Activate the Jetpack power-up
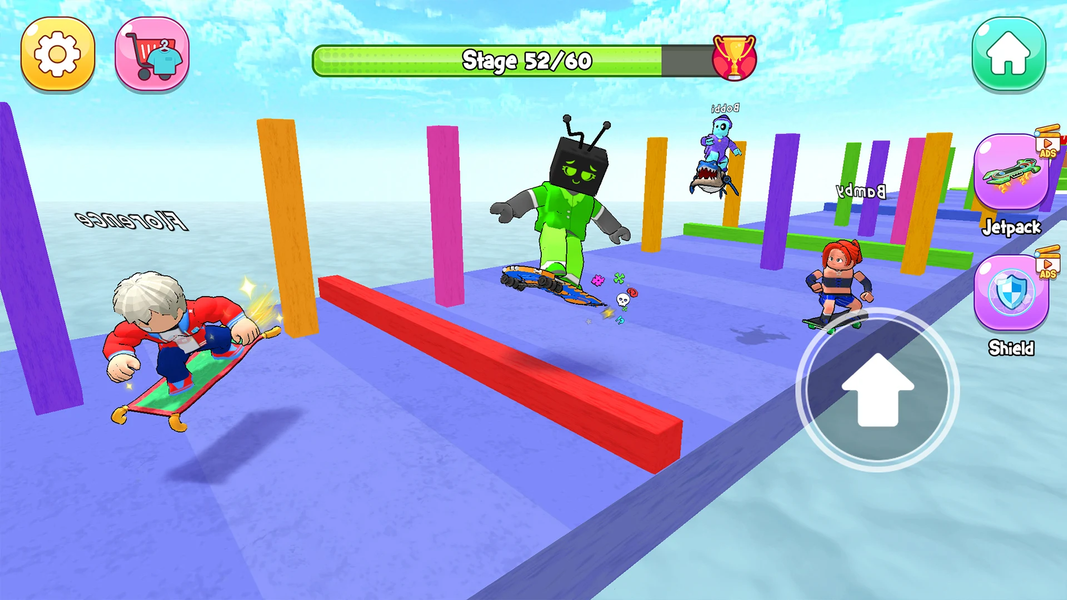1067x600 pixels. (x=1010, y=174)
